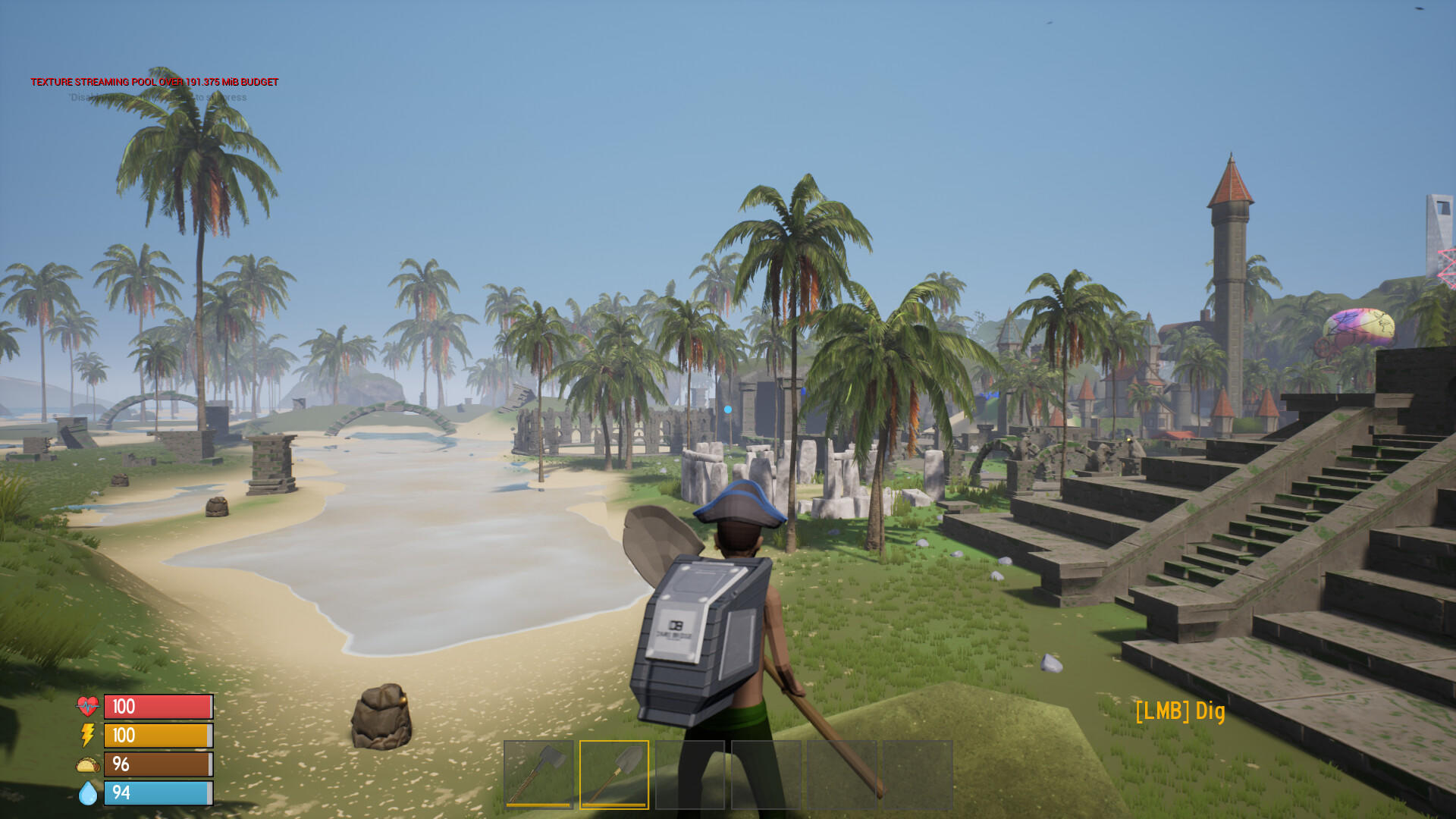Click the blue water bar showing 94
Viewport: 1456px width, 819px height.
coord(157,793)
